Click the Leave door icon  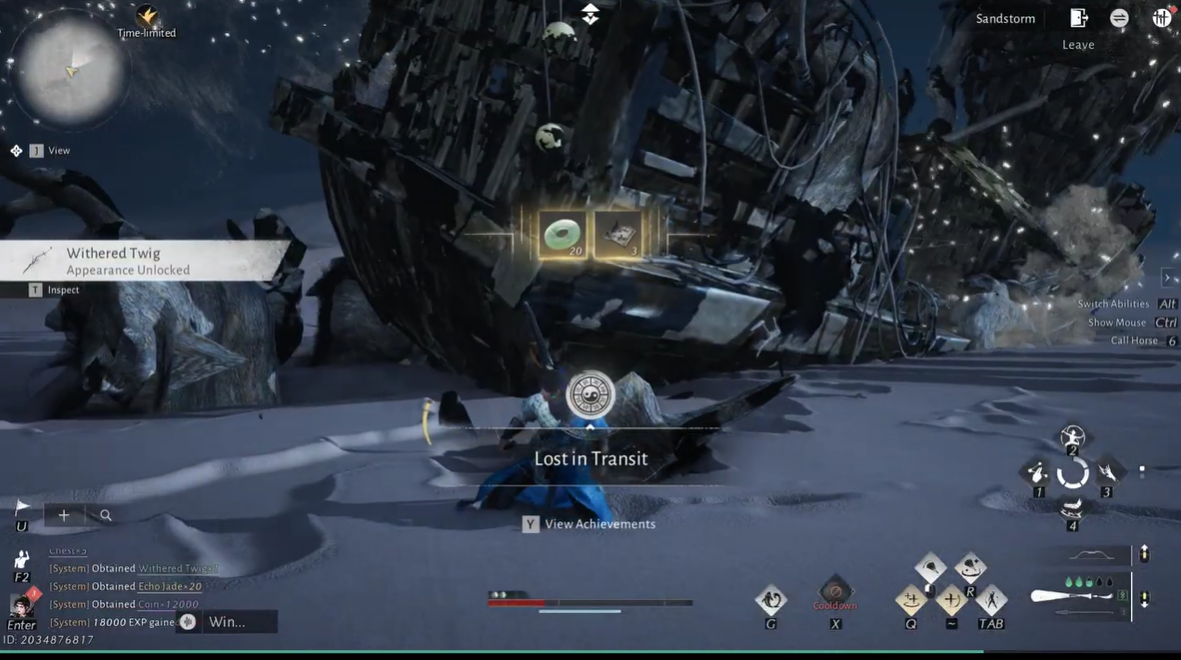1078,18
